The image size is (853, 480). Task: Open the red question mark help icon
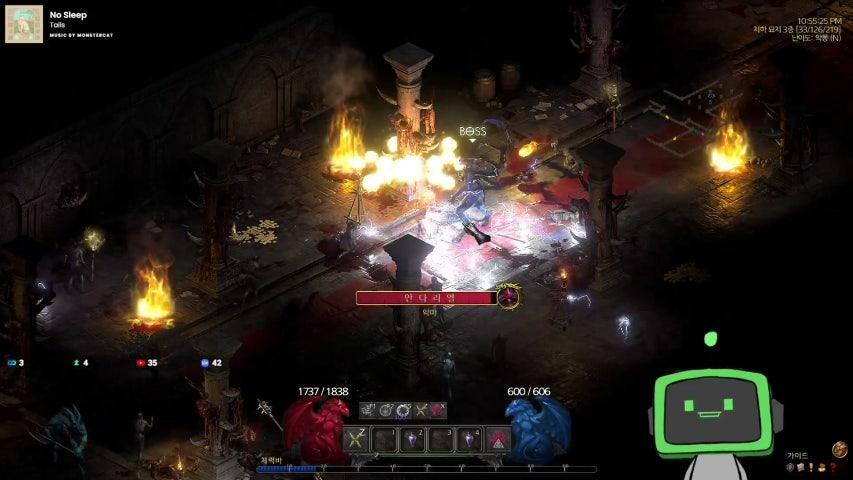832,467
